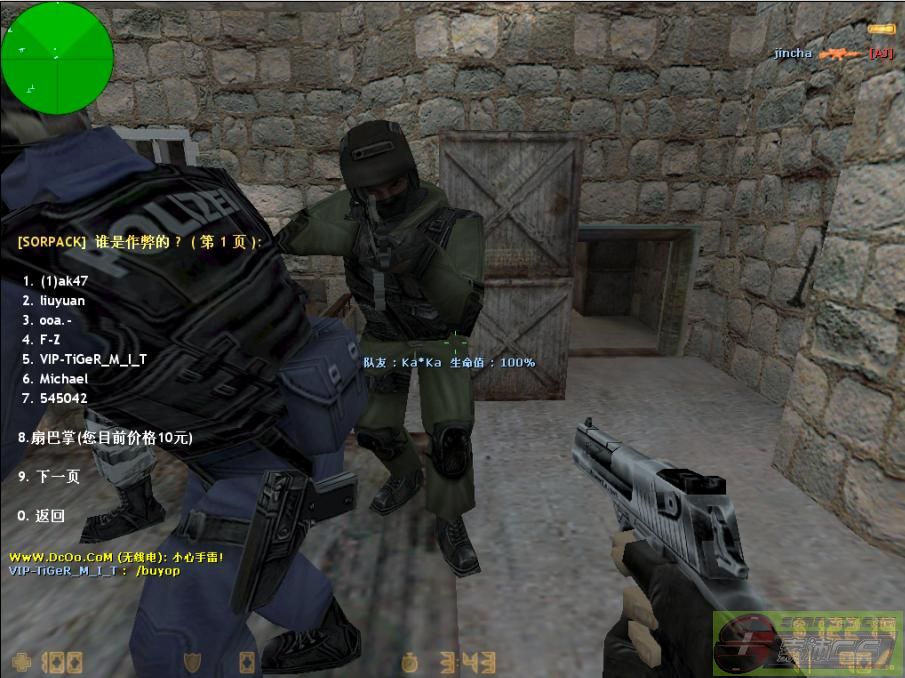Select player F-Z from the list
905x678 pixels.
tap(50, 340)
